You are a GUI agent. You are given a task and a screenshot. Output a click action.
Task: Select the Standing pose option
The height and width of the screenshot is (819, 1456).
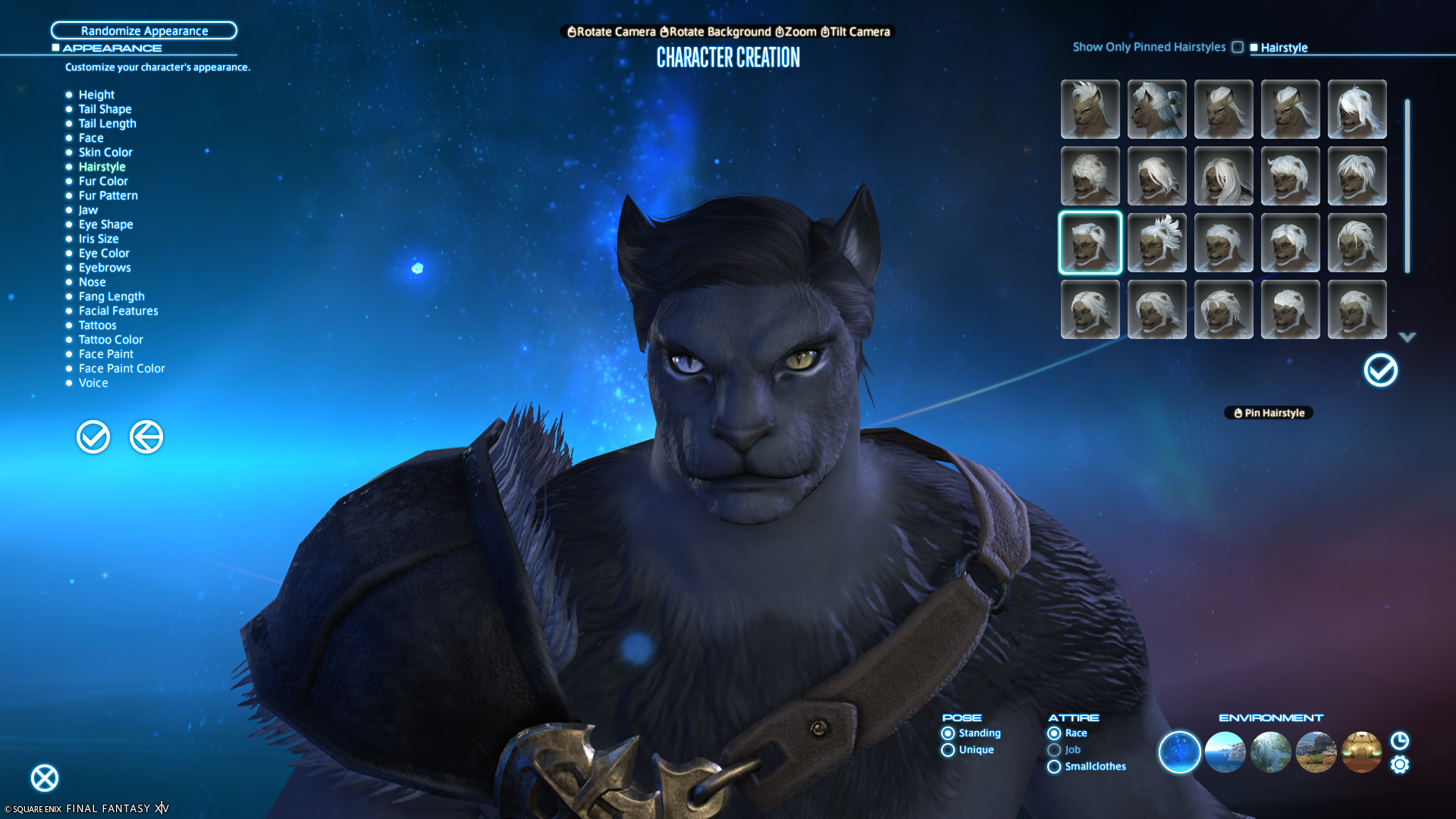click(948, 733)
